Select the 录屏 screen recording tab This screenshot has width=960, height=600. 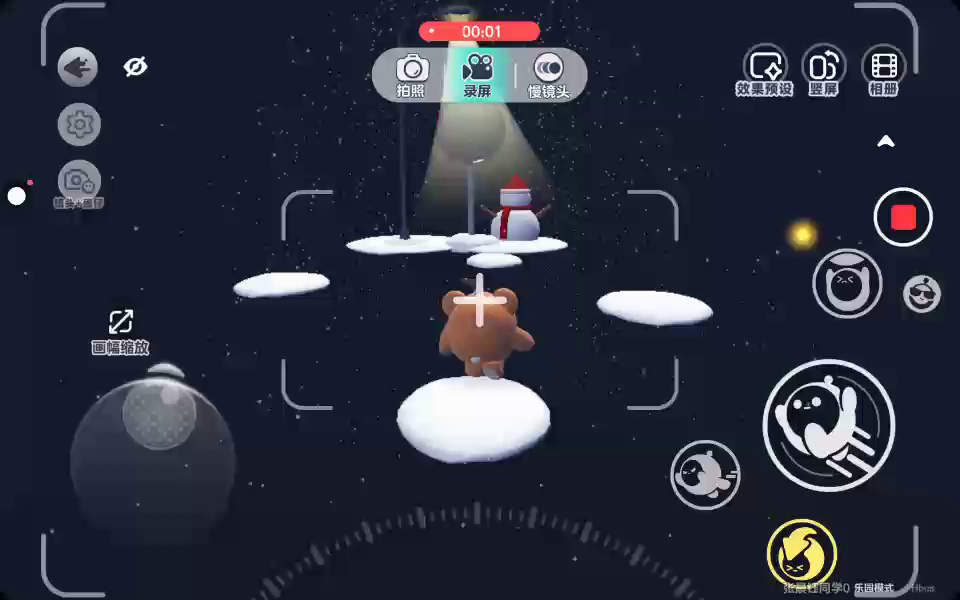[477, 75]
